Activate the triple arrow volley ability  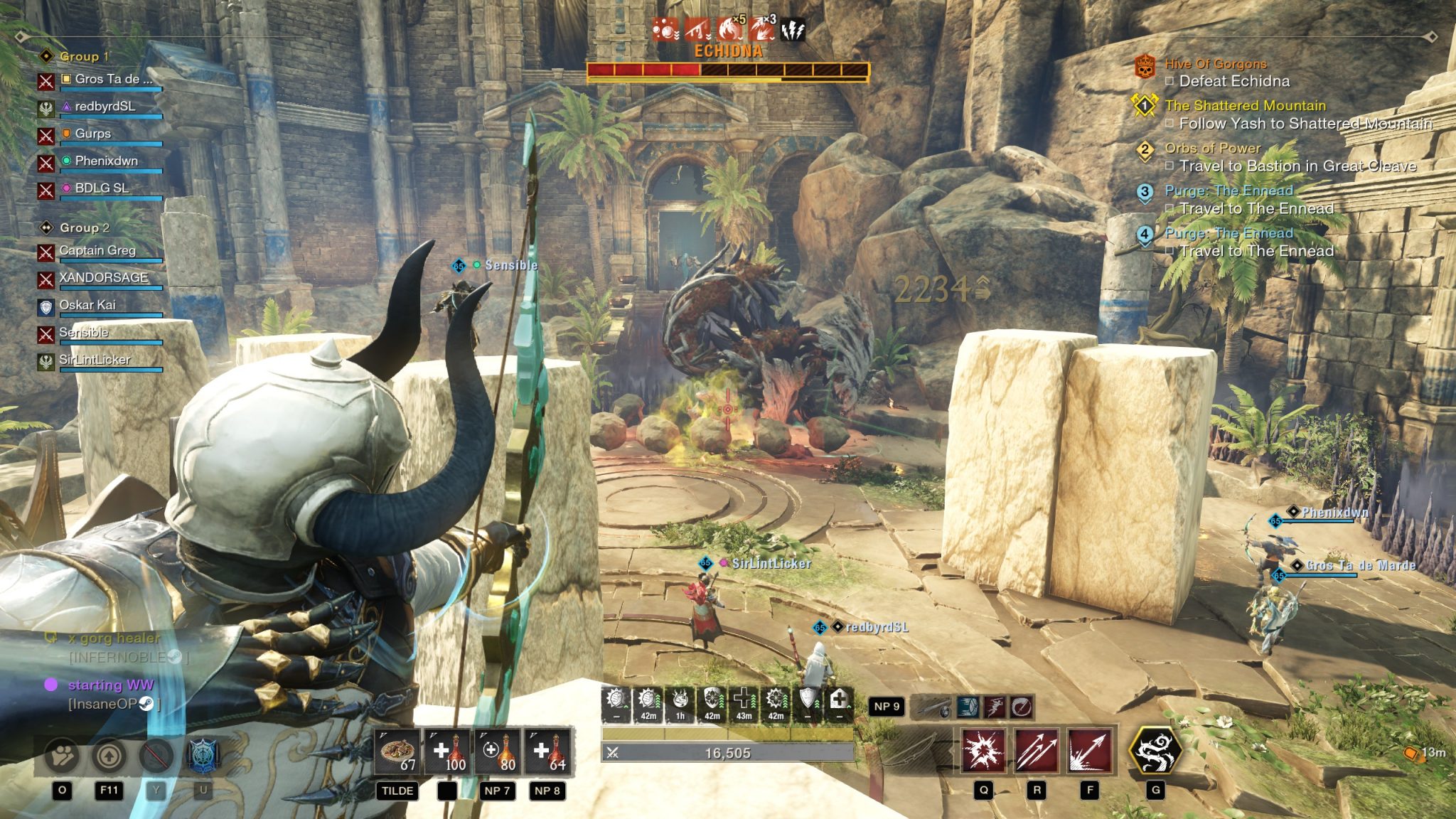coord(1037,751)
